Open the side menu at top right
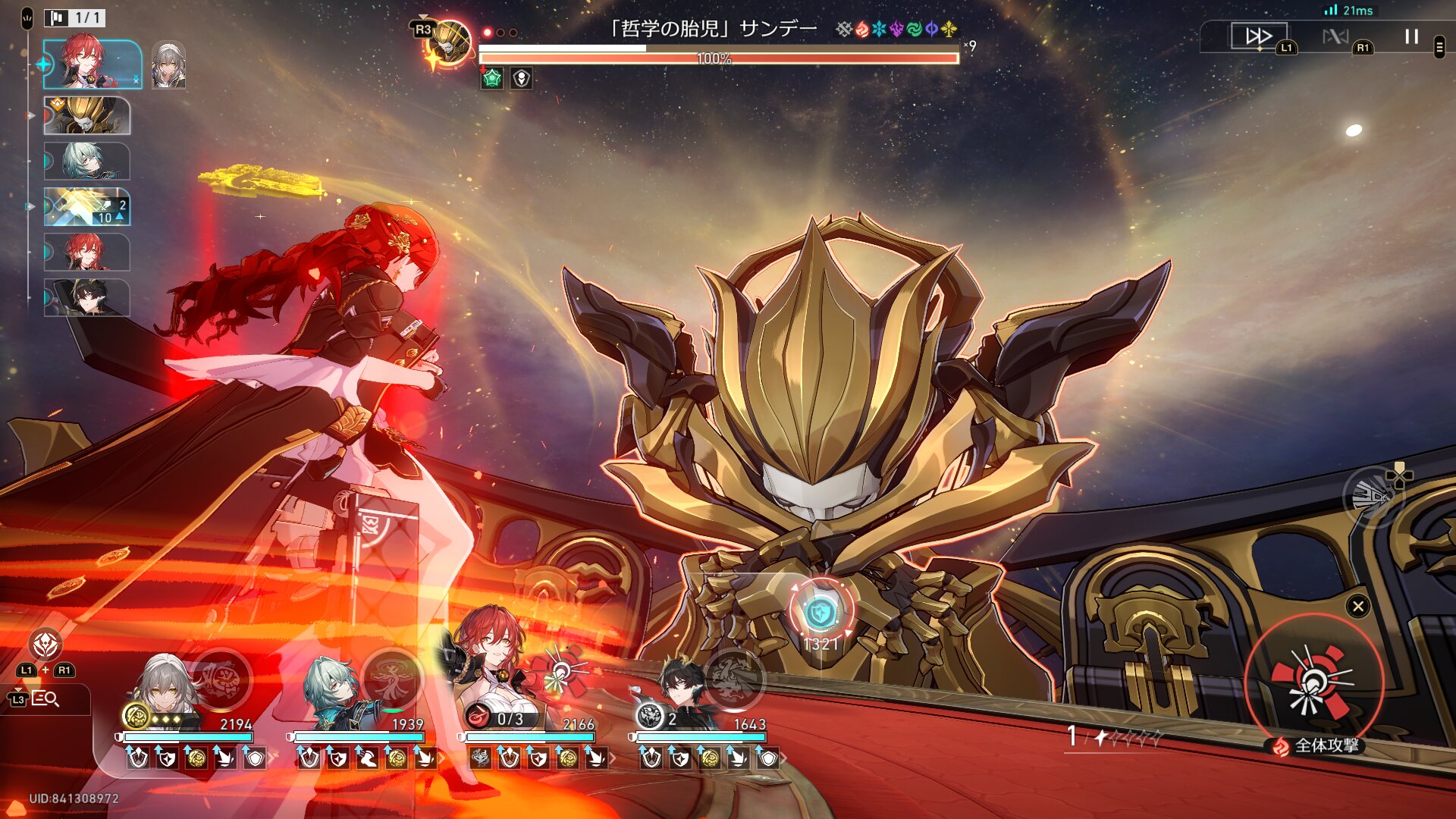1456x819 pixels. [1439, 47]
